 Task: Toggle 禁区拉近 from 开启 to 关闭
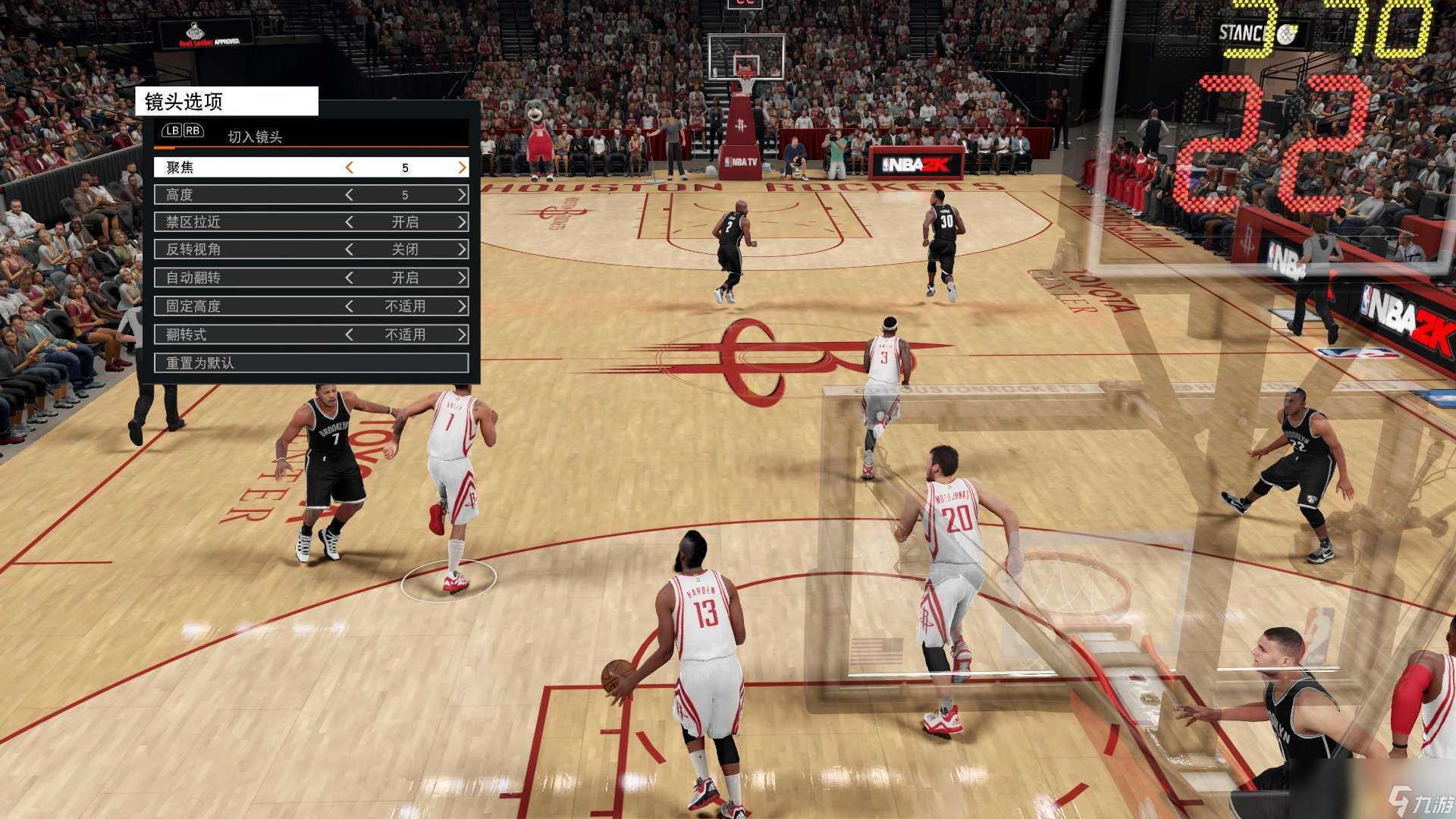pyautogui.click(x=461, y=221)
